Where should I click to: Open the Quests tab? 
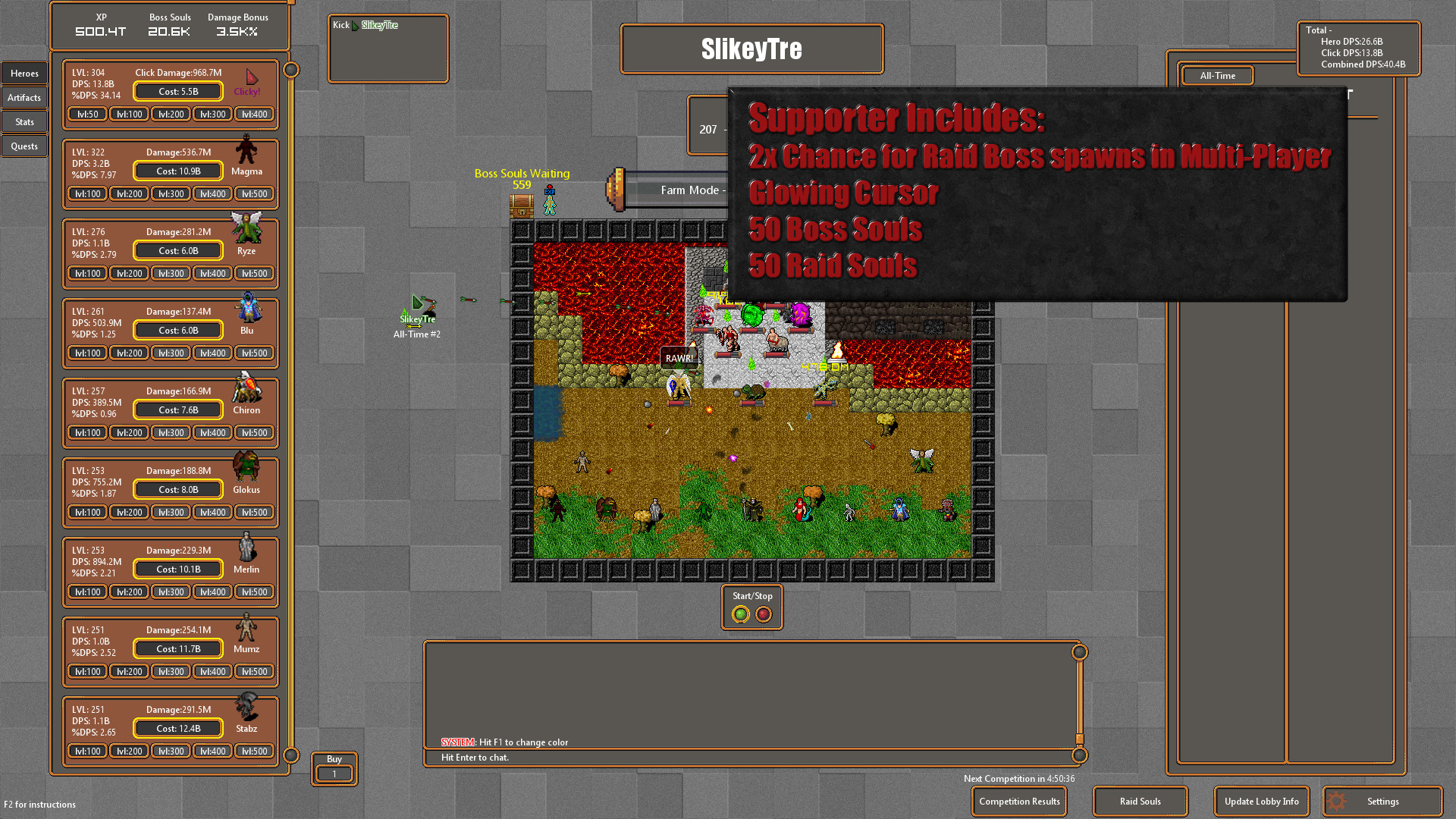[x=24, y=146]
